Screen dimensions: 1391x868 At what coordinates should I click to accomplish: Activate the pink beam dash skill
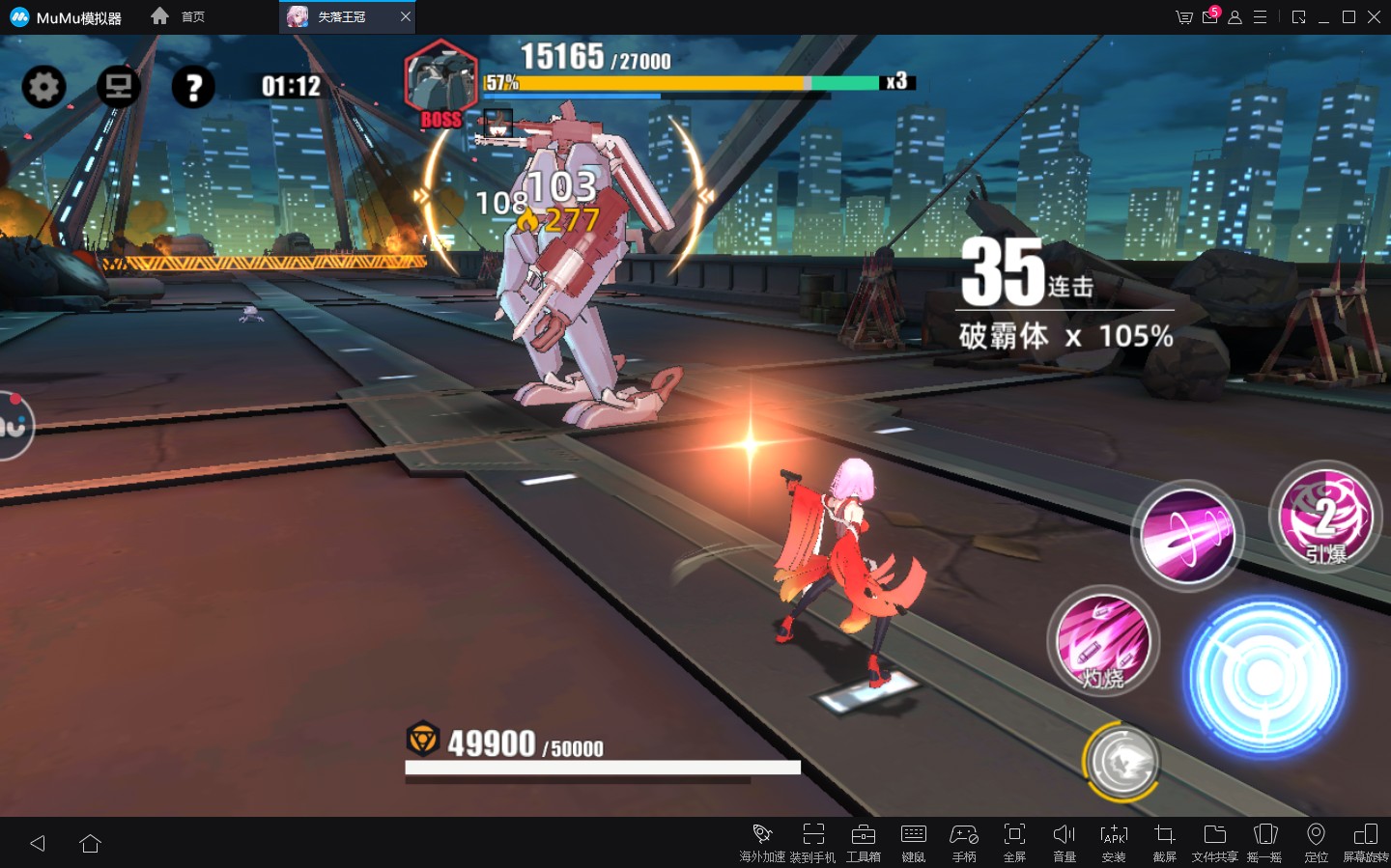(x=1187, y=535)
